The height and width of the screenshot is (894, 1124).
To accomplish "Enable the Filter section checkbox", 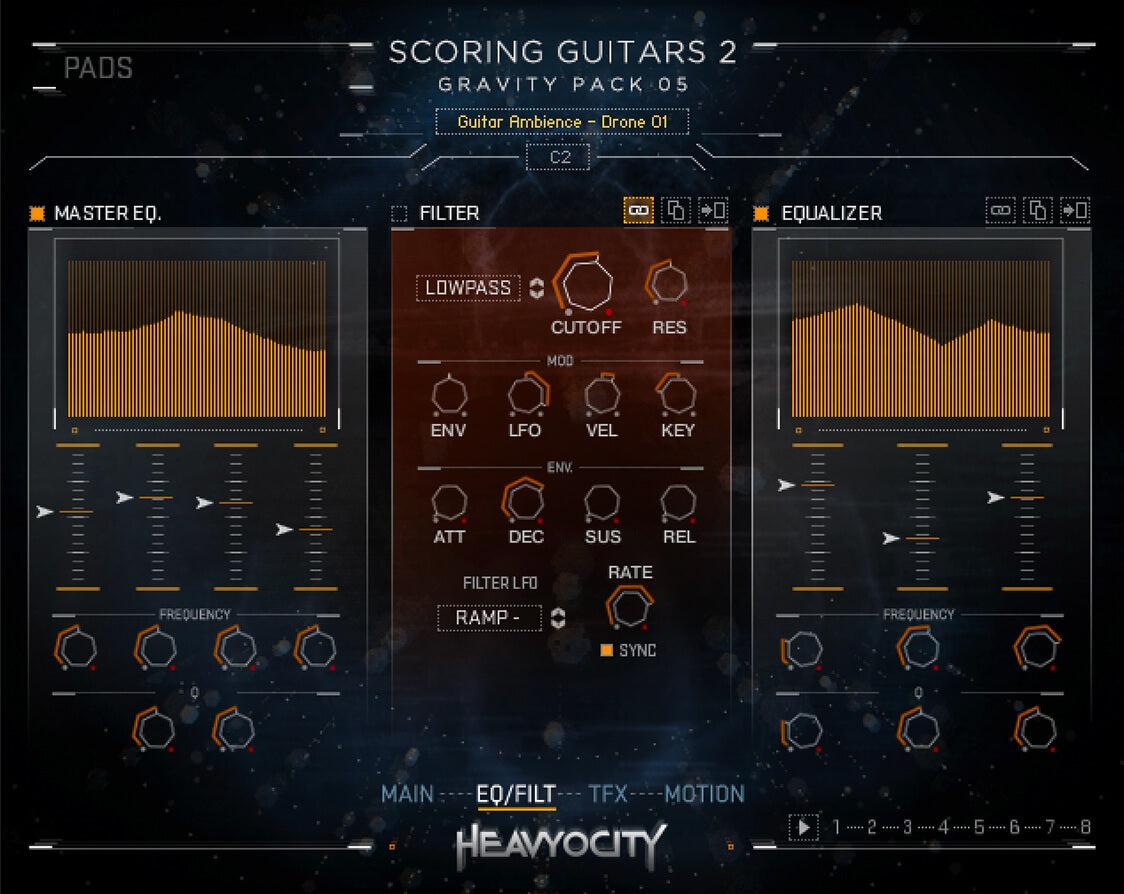I will click(399, 213).
